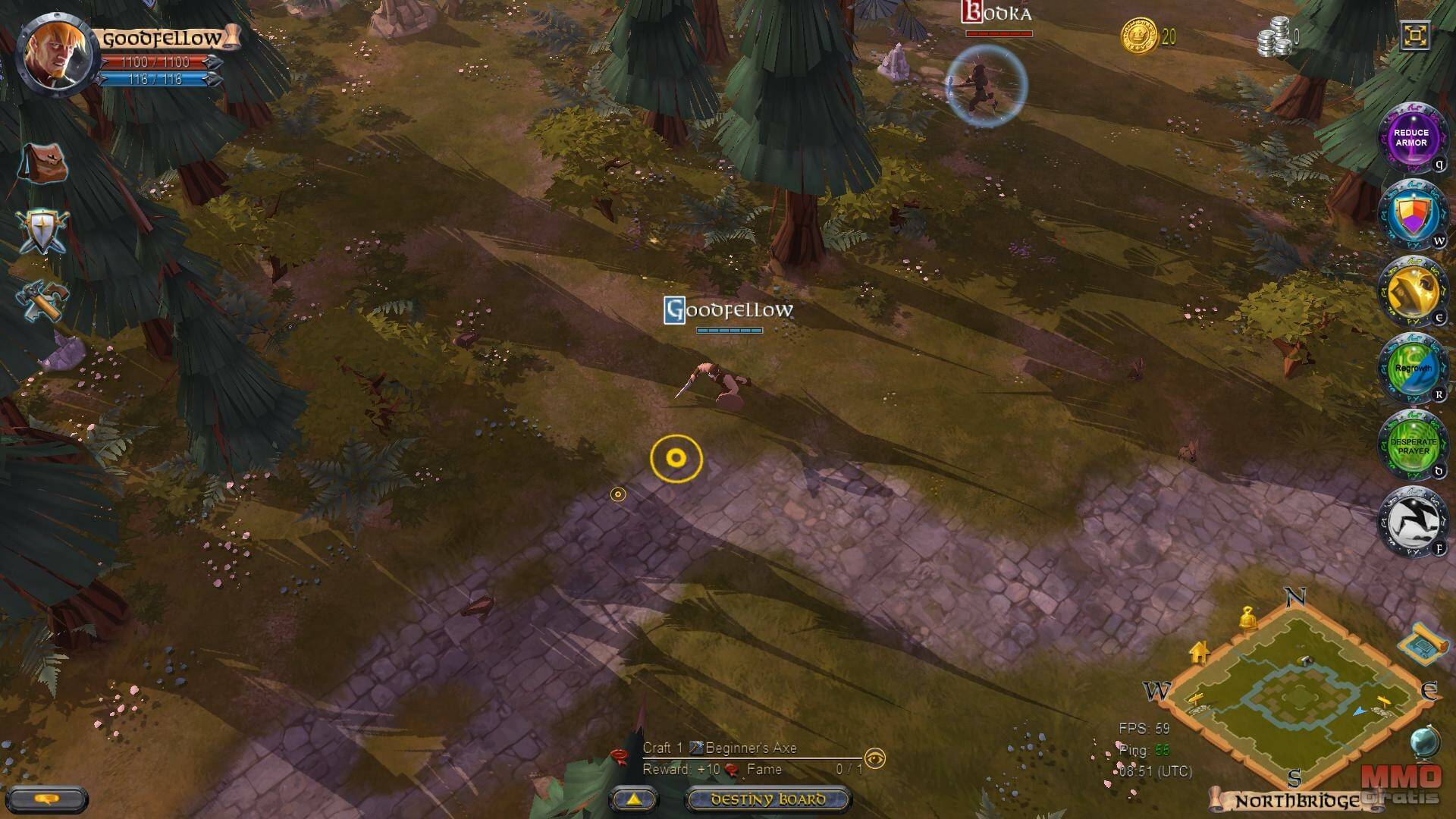The image size is (1456, 819).
Task: Activate the golden hooded figure ability
Action: (1410, 292)
